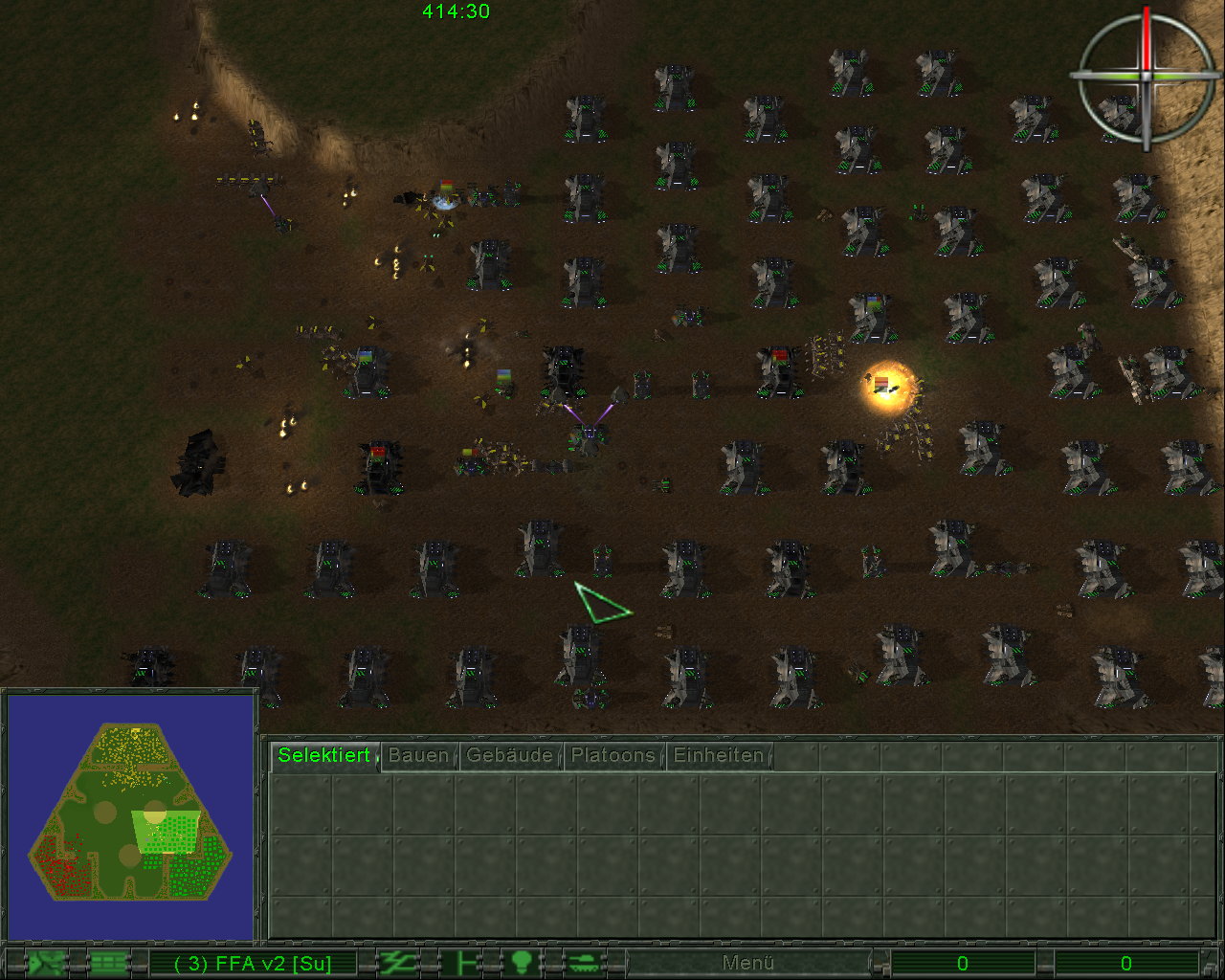Show the Gebäude tab
This screenshot has height=980, width=1225.
coord(509,755)
